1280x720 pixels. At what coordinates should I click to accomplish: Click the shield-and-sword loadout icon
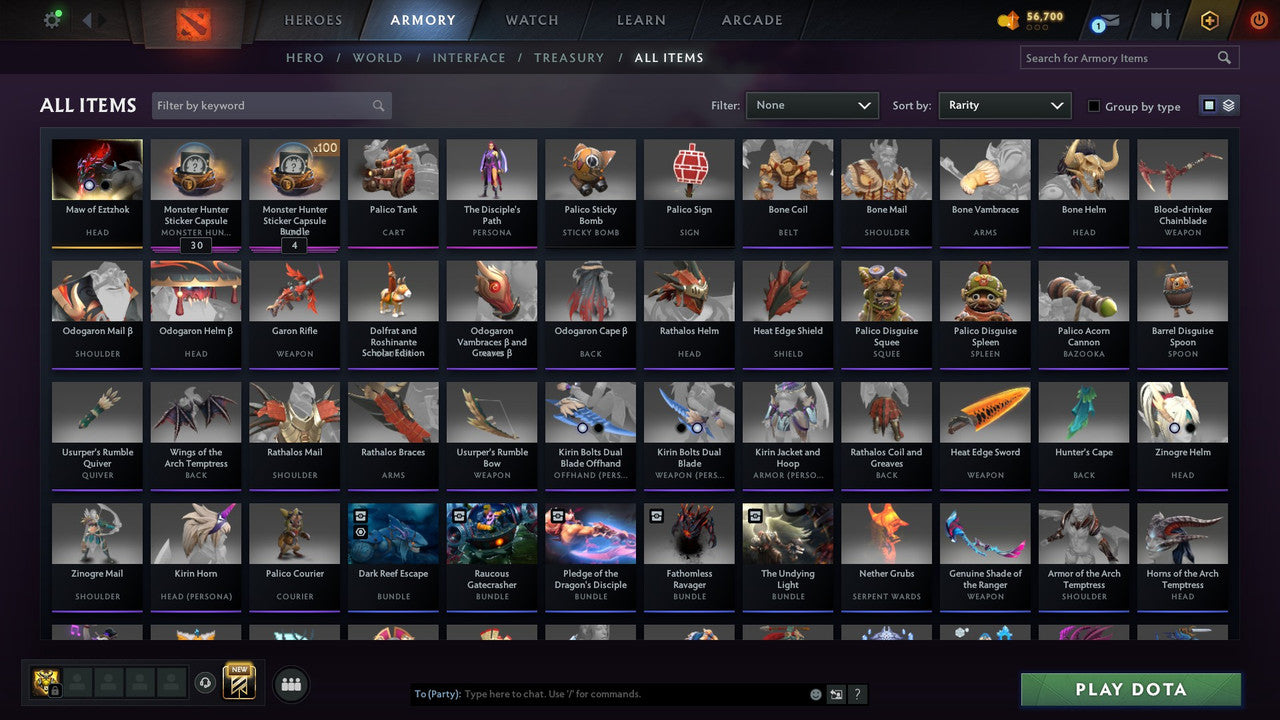pyautogui.click(x=1160, y=18)
